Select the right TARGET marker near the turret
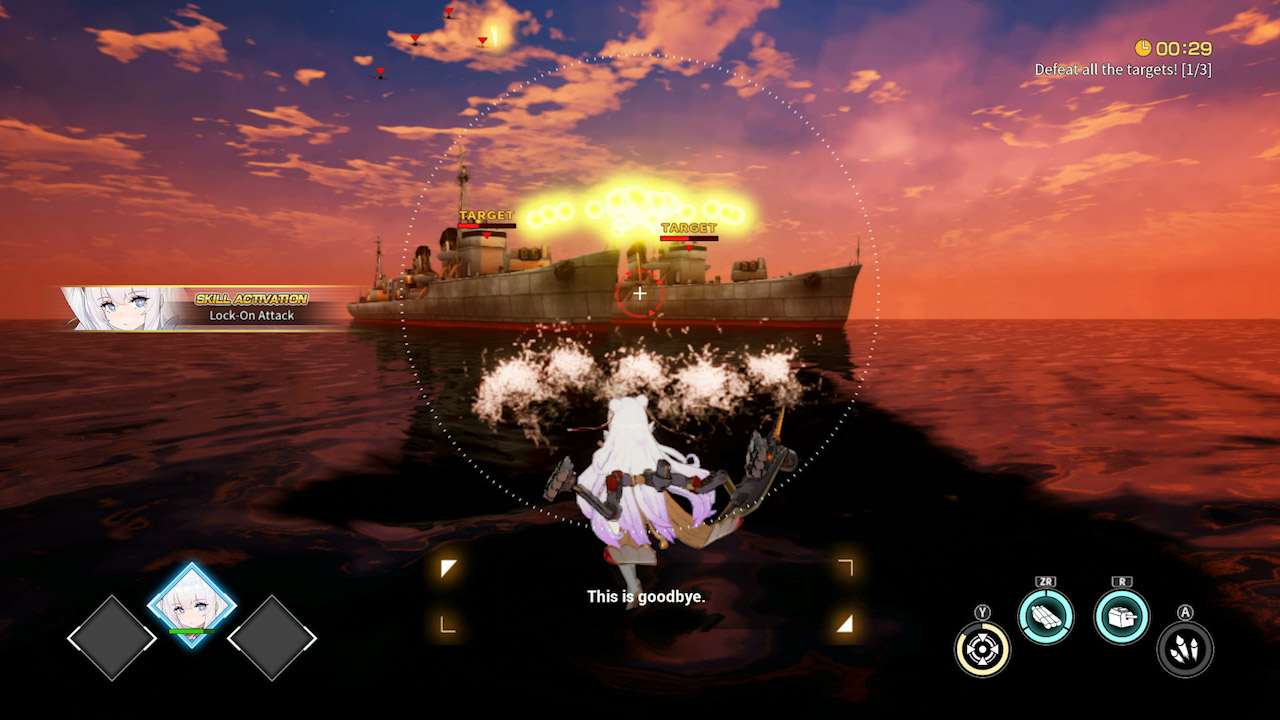1280x720 pixels. tap(687, 226)
